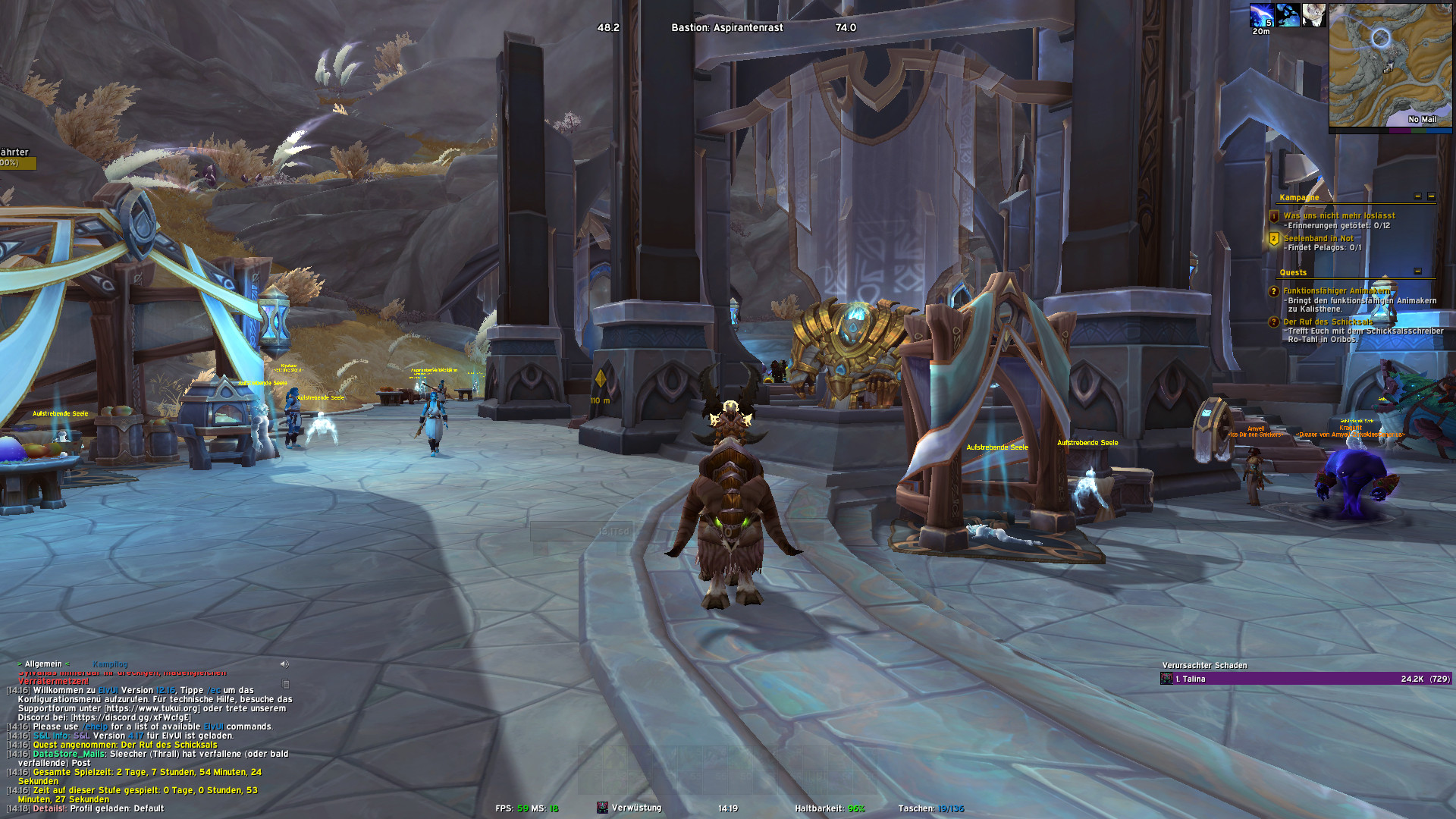Screen dimensions: 1456x819
Task: Click the chat copy icon
Action: 286,684
